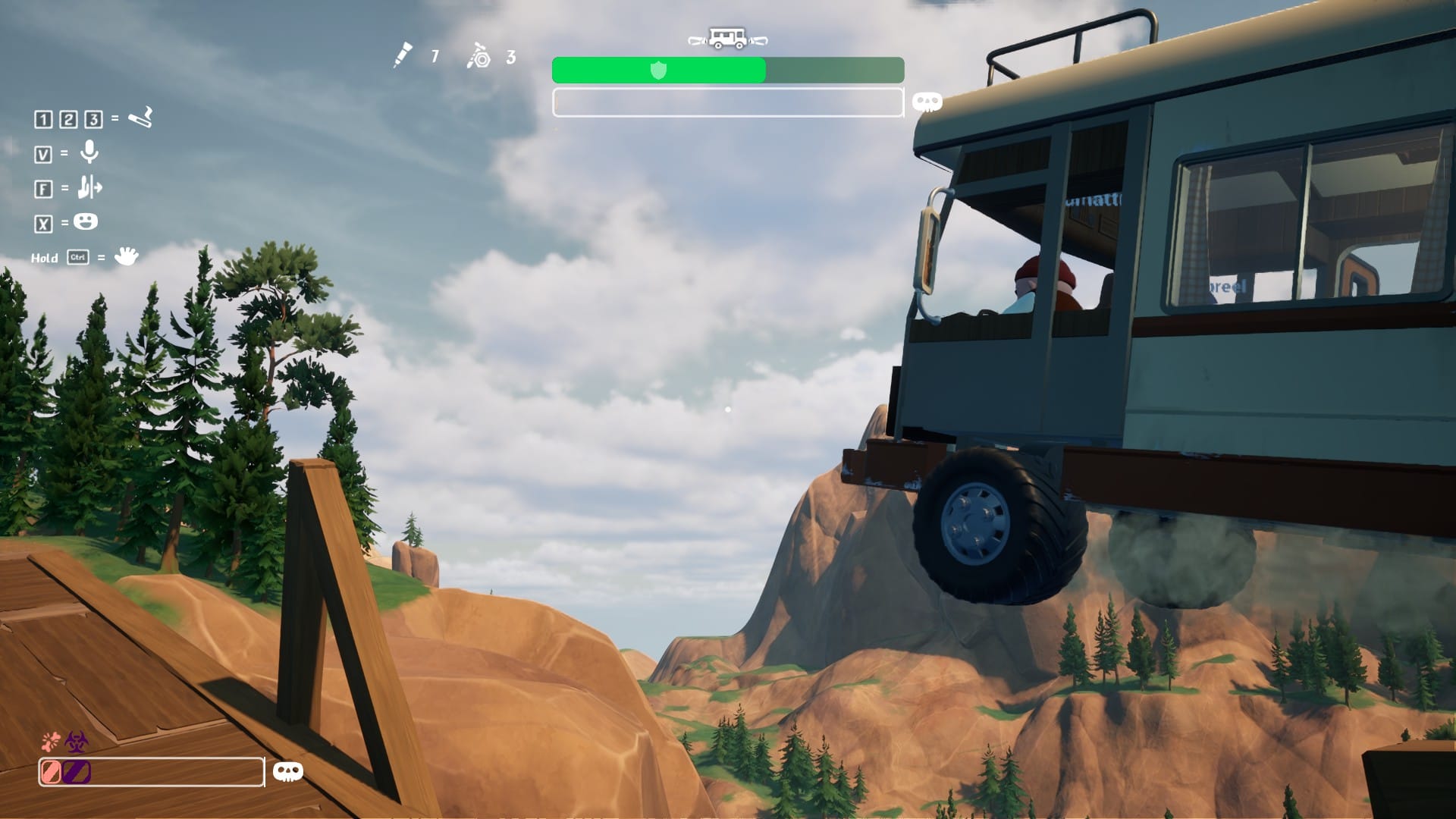The width and height of the screenshot is (1456, 819).
Task: Click the microphone voice chat icon
Action: [x=89, y=152]
